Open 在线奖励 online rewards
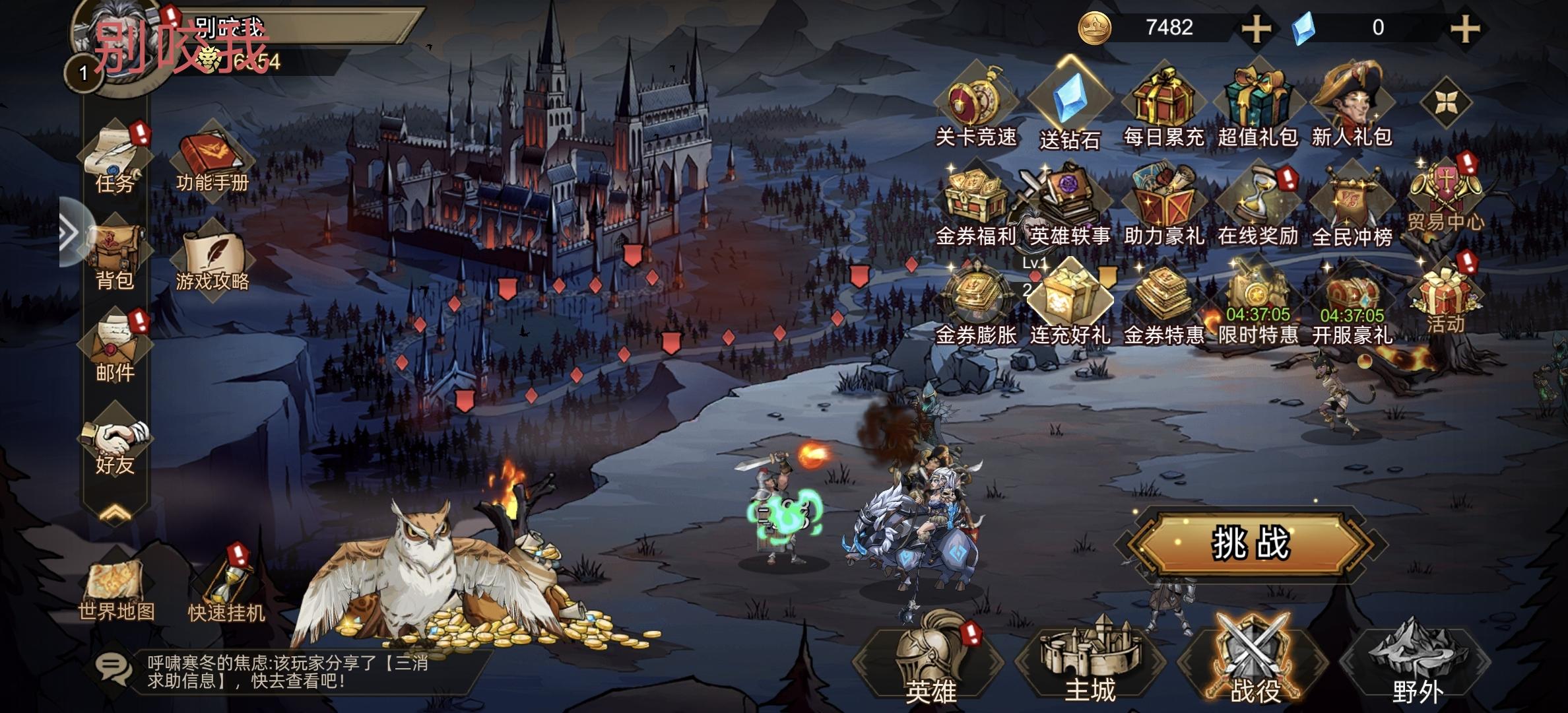Image resolution: width=1568 pixels, height=713 pixels. coord(1258,205)
